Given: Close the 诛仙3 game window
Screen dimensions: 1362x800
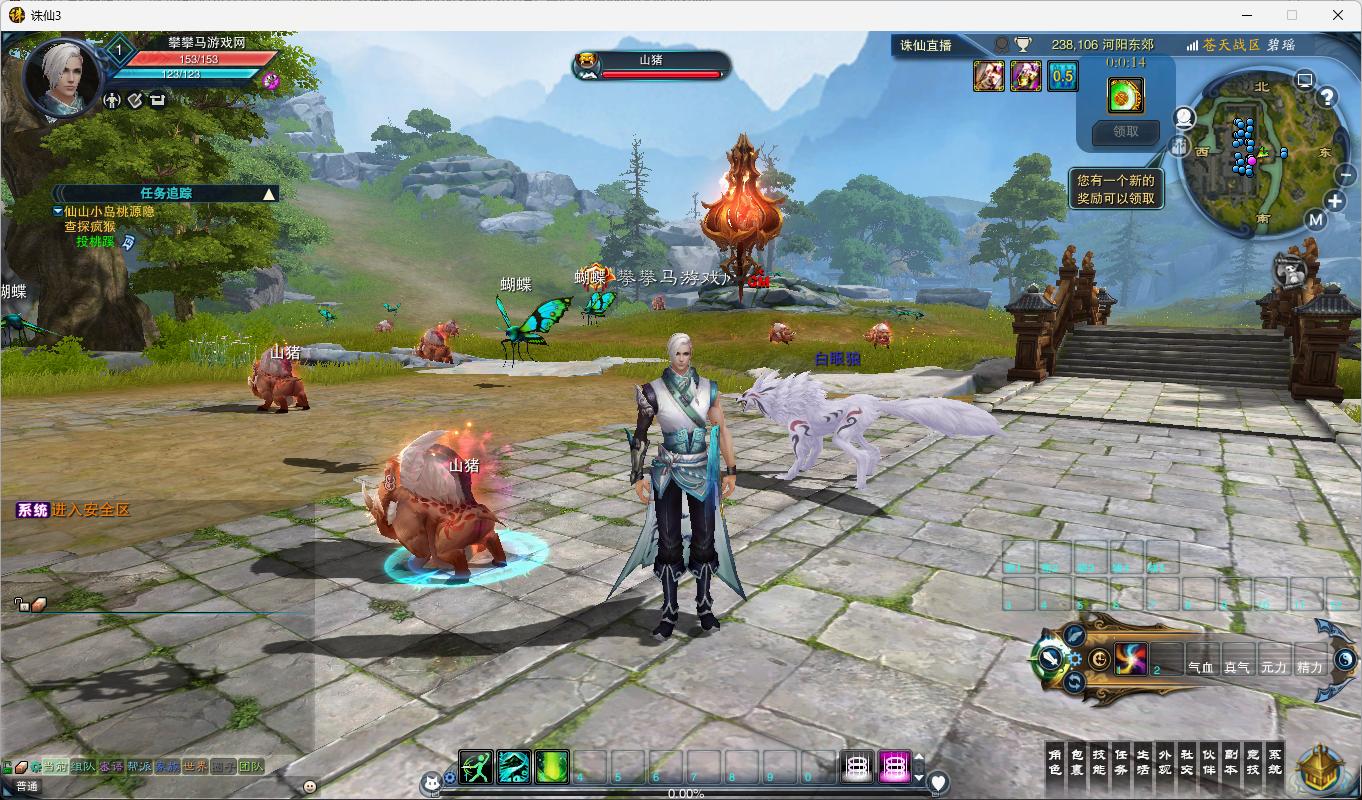Looking at the screenshot, I should tap(1338, 15).
